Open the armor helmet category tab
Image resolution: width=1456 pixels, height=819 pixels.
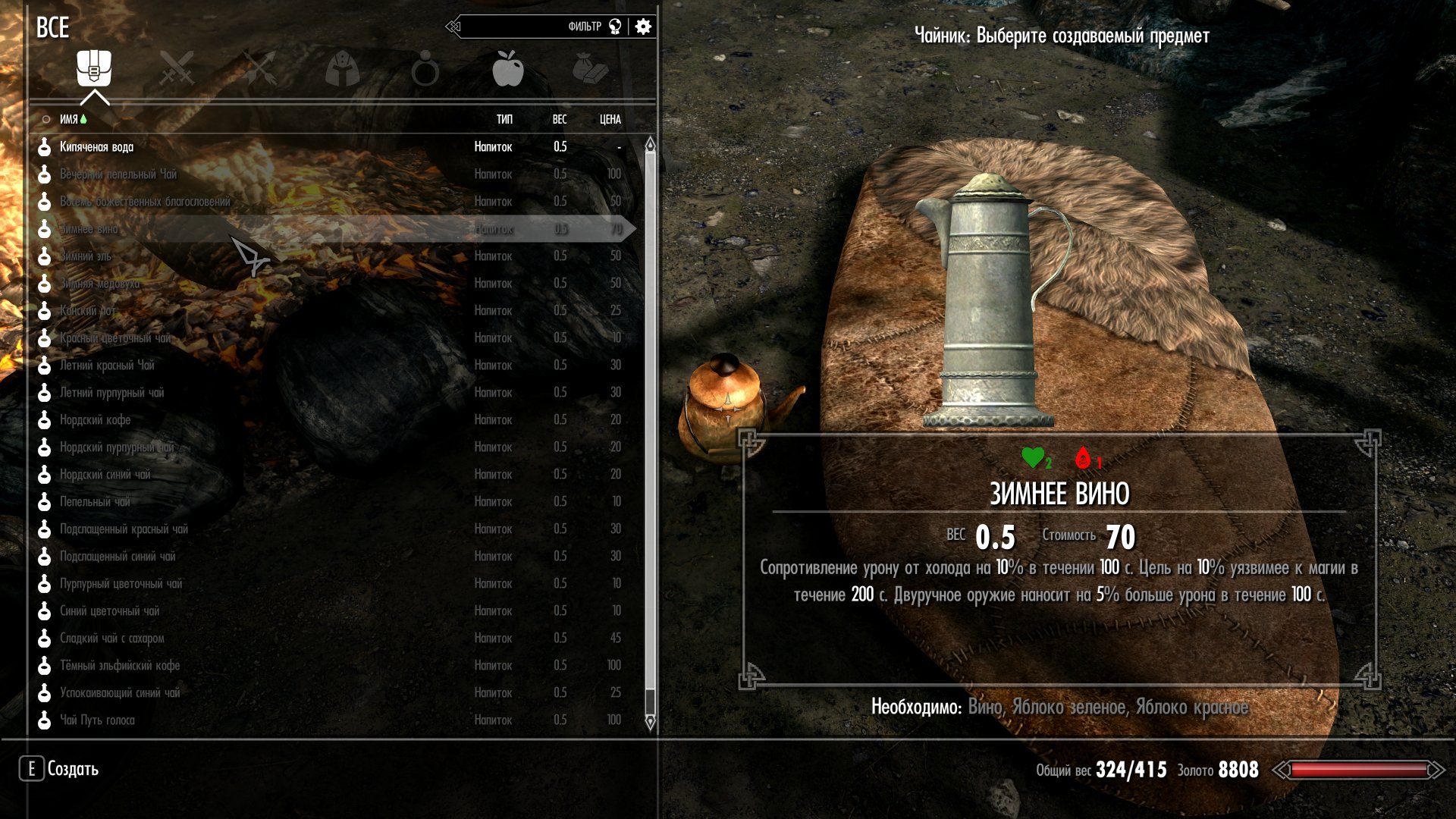(342, 69)
